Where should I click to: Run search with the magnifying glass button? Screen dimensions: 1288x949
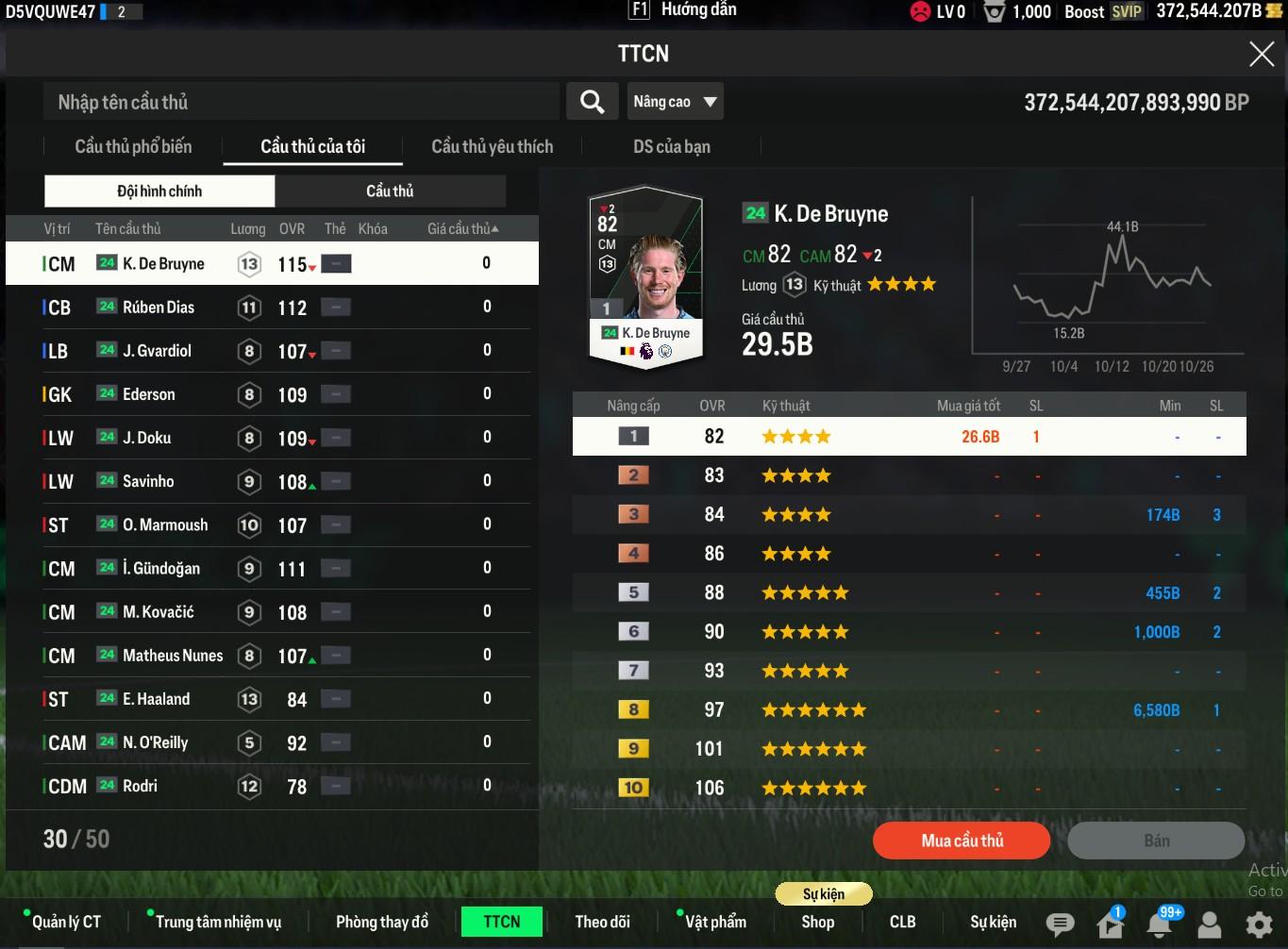[x=592, y=102]
